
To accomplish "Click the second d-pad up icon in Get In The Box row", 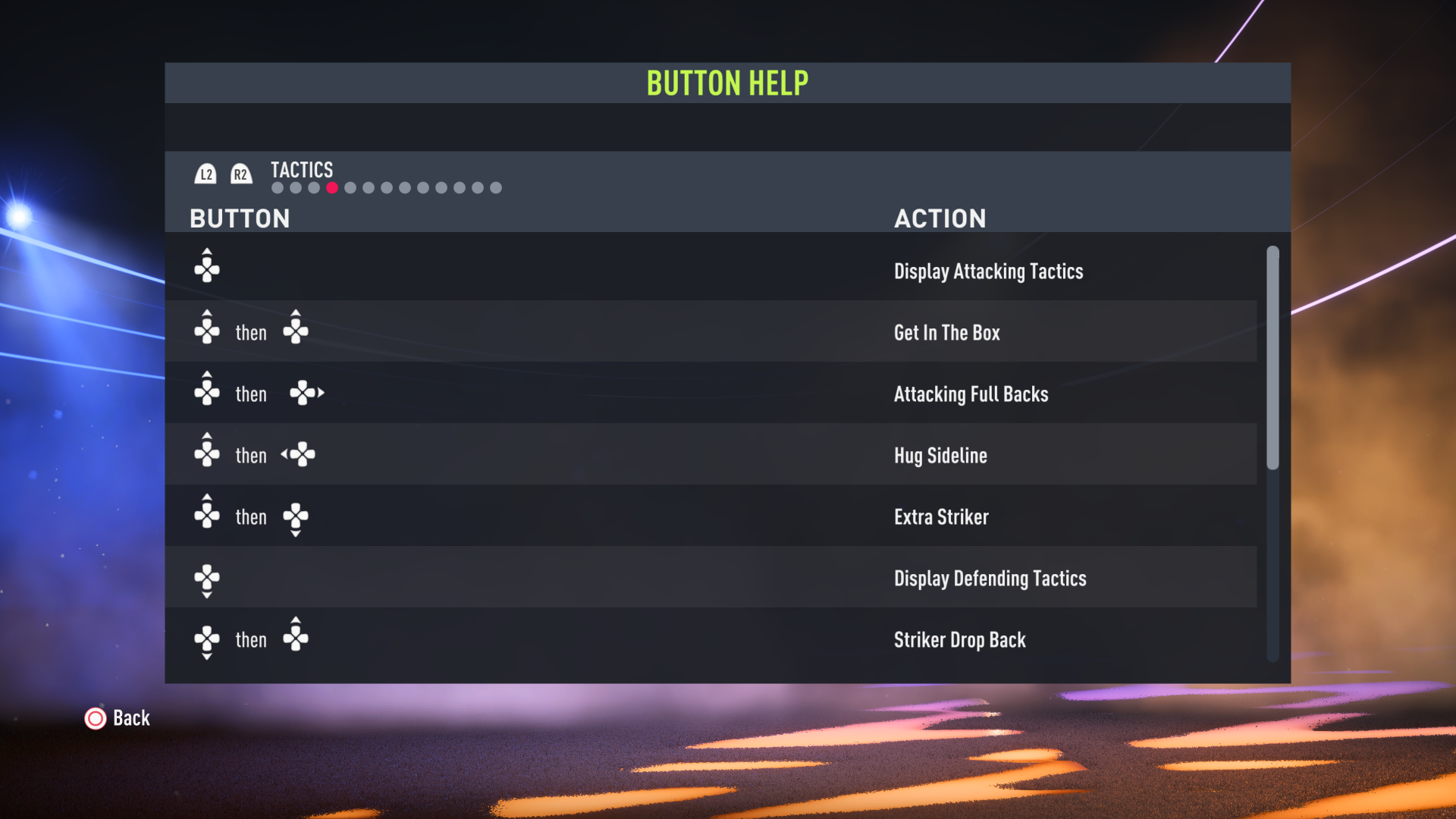I will point(296,328).
